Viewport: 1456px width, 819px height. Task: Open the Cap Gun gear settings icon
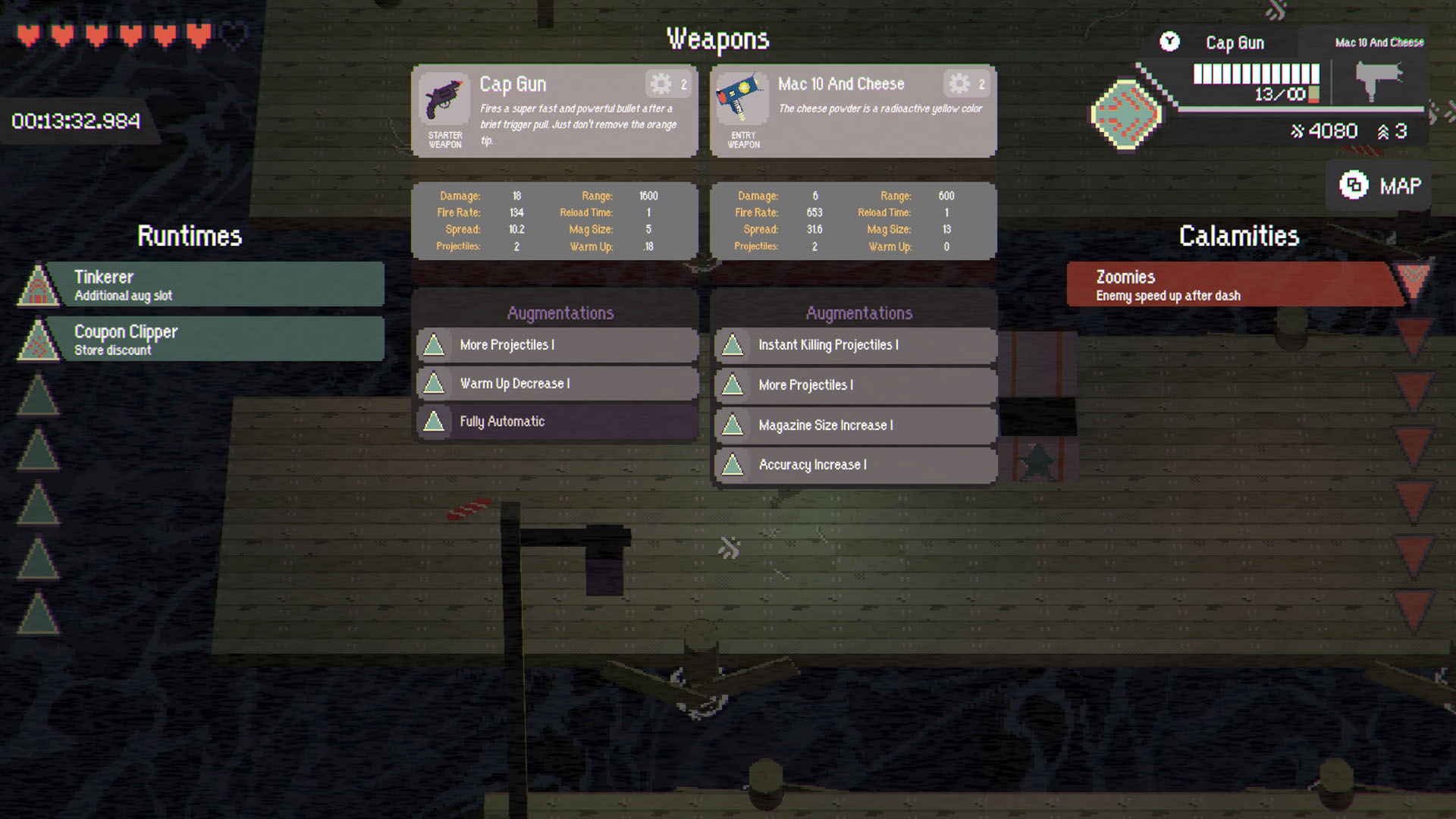click(661, 84)
